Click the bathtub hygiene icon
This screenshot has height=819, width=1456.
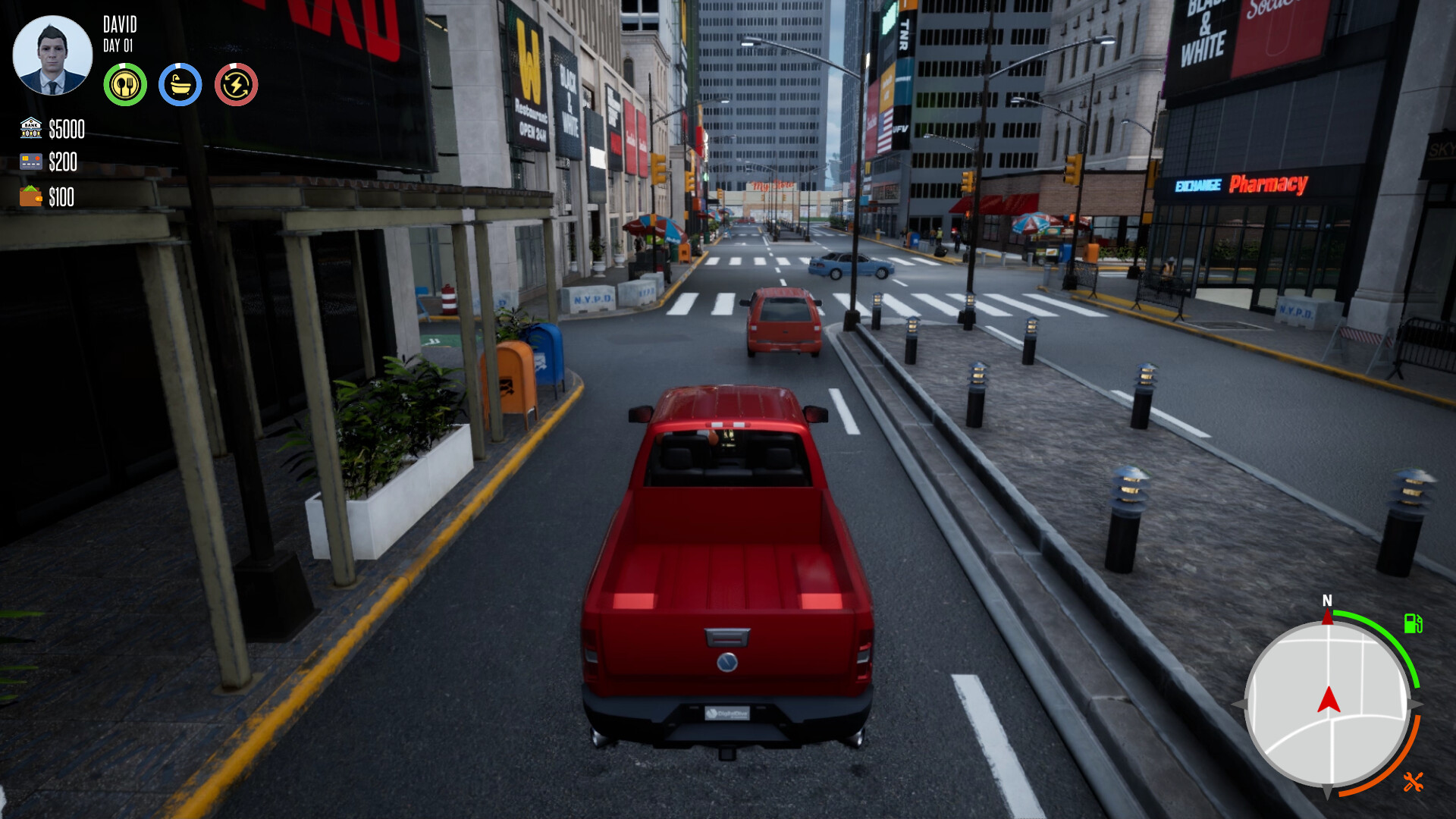[x=180, y=84]
